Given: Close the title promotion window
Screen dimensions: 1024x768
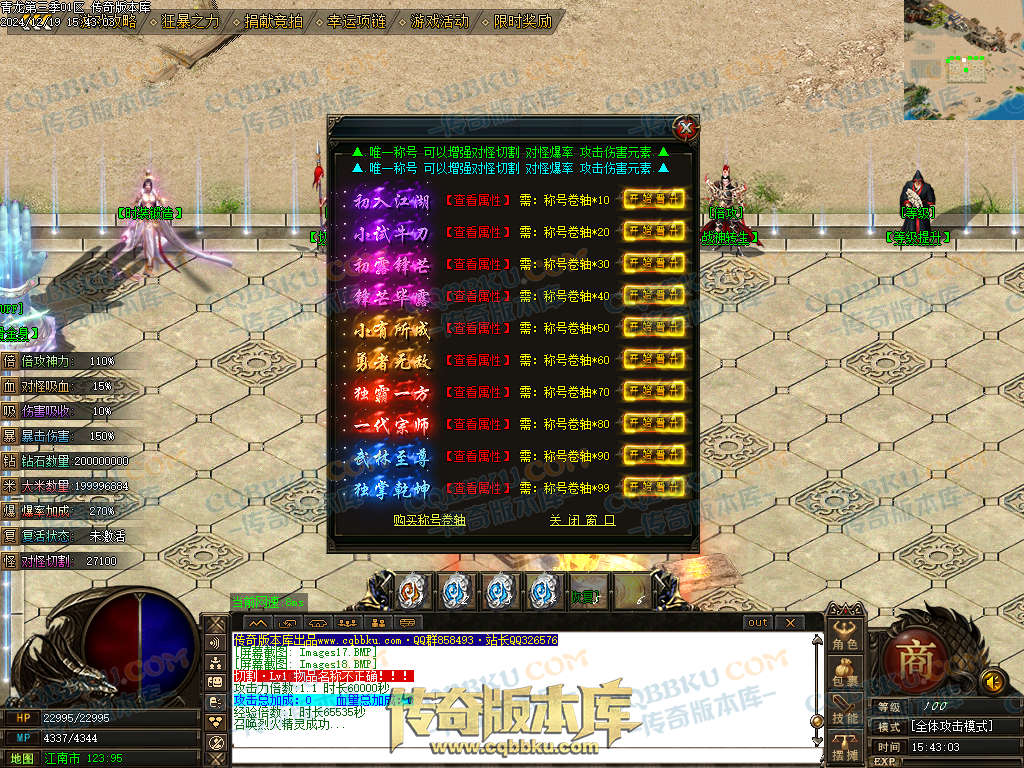Looking at the screenshot, I should tap(685, 128).
